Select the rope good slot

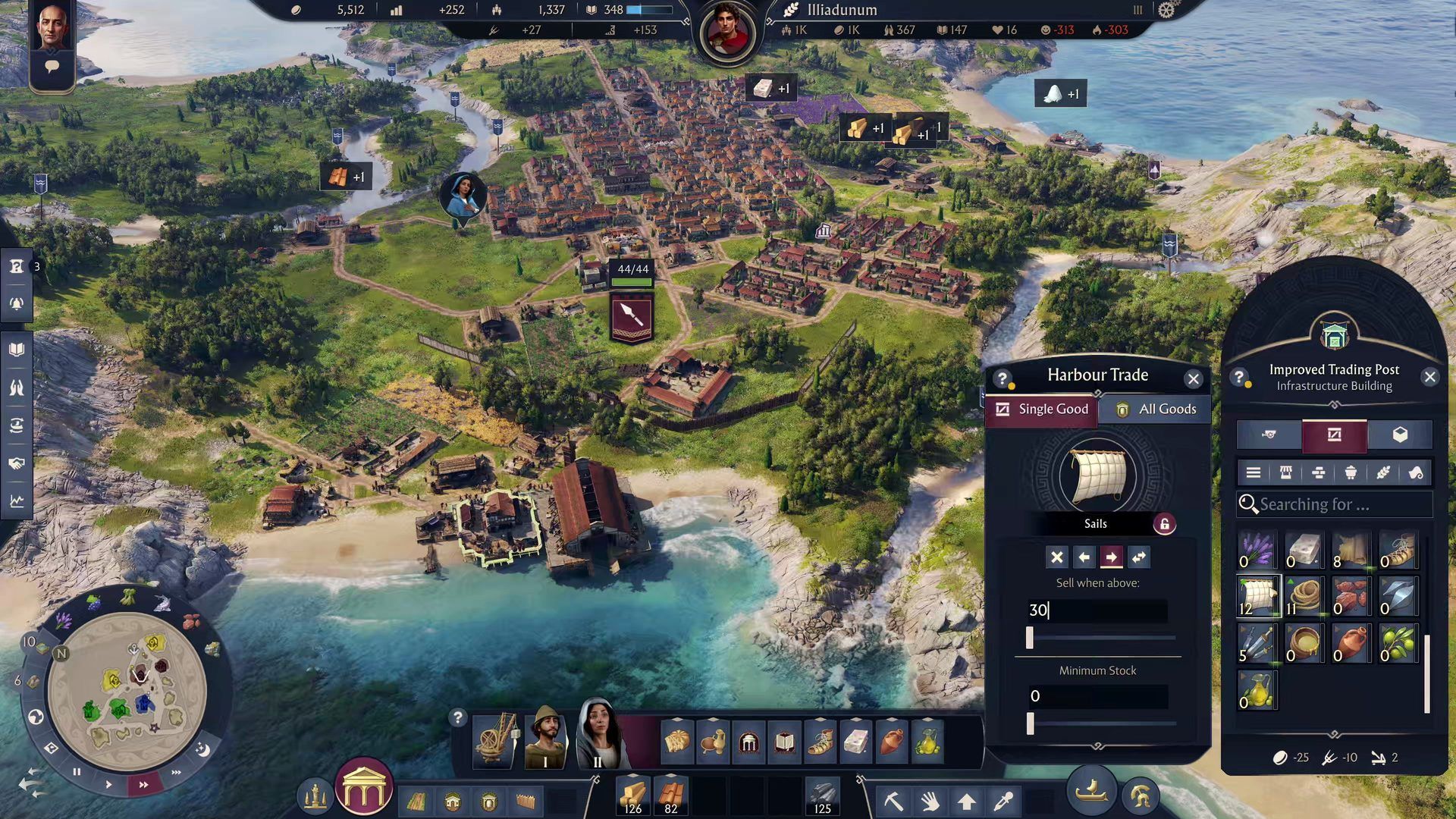tap(1304, 596)
